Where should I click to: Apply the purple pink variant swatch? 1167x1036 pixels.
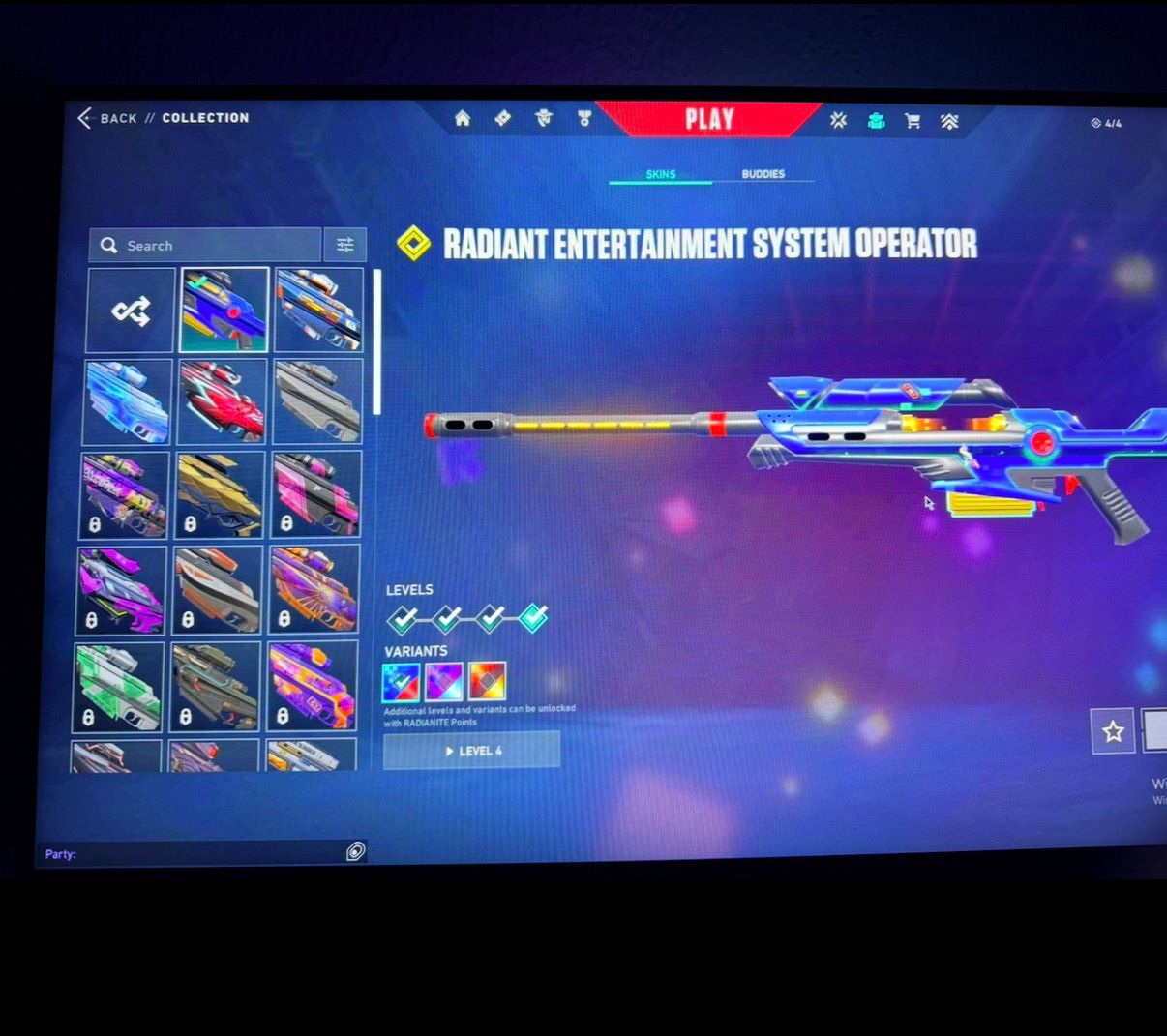[x=444, y=681]
